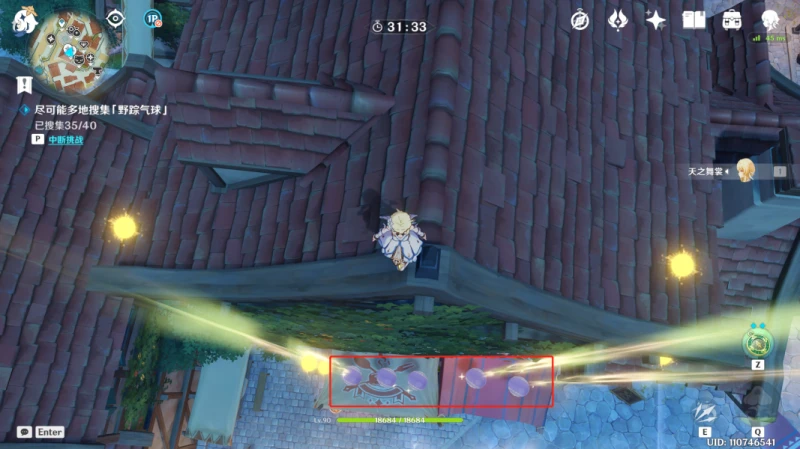Screen dimensions: 800x449
Task: Open the chat speech bubble
Action: click(24, 432)
